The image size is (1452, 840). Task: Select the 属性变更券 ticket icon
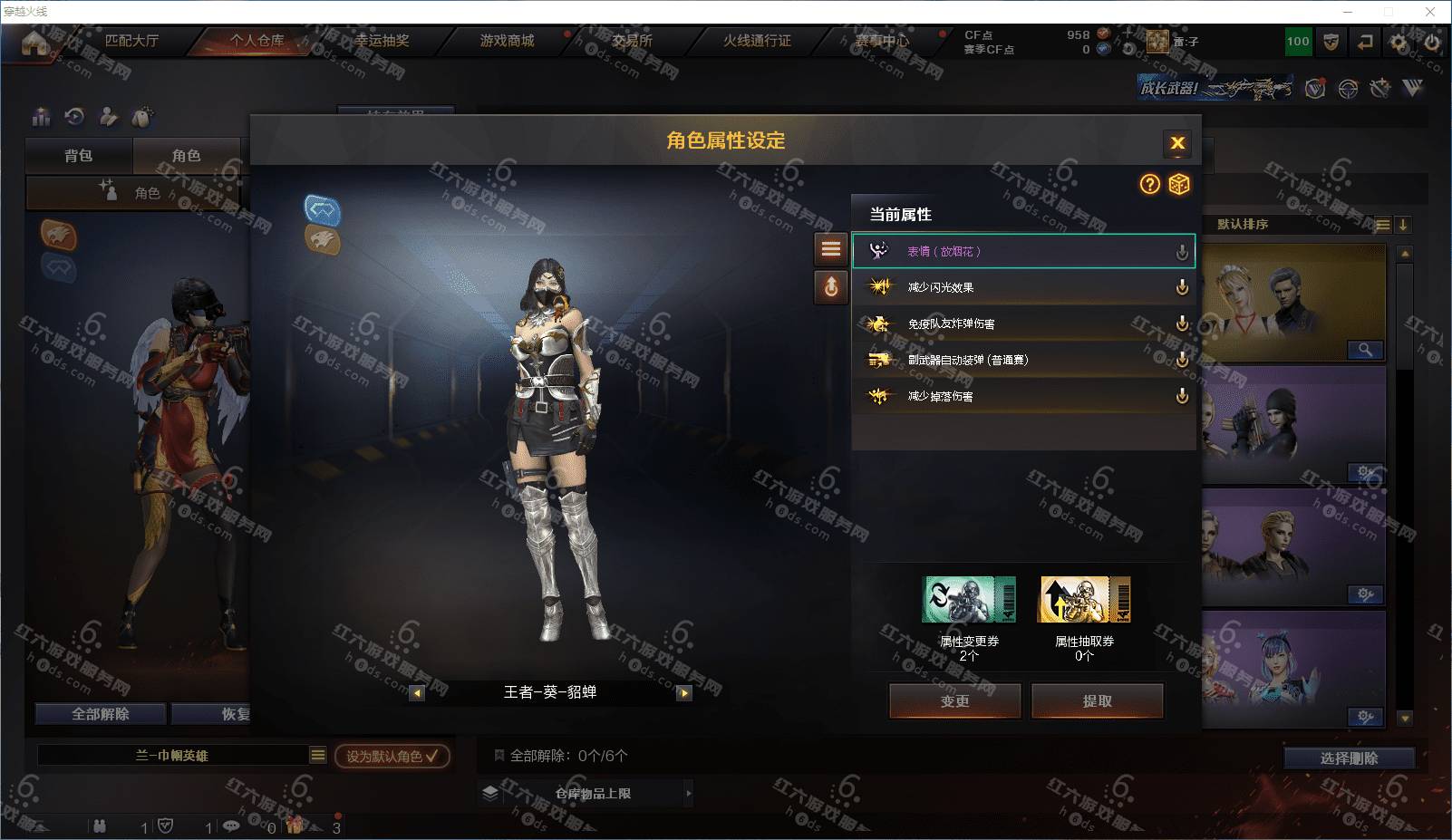tap(968, 600)
